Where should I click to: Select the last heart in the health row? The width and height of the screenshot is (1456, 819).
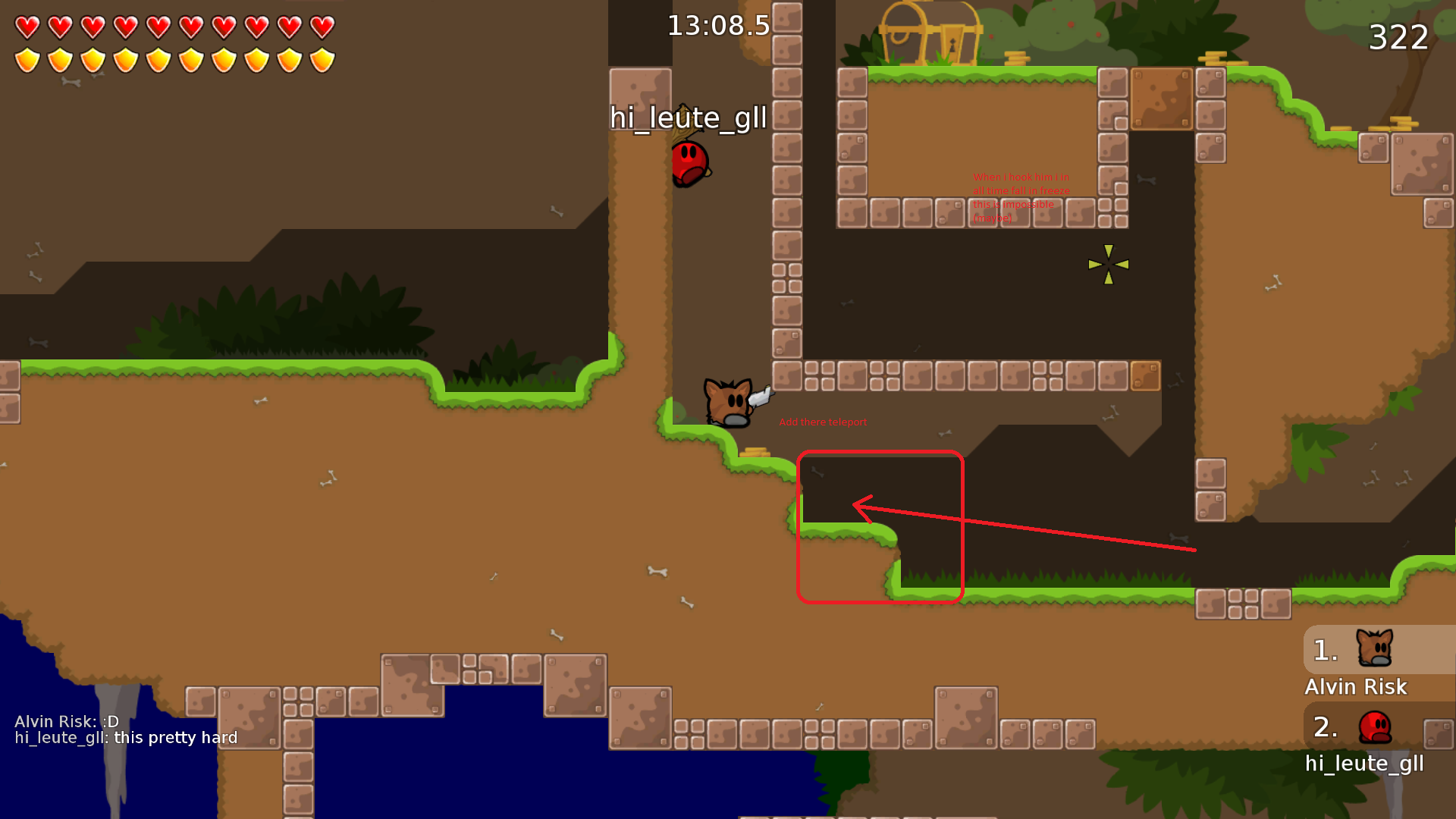point(321,25)
